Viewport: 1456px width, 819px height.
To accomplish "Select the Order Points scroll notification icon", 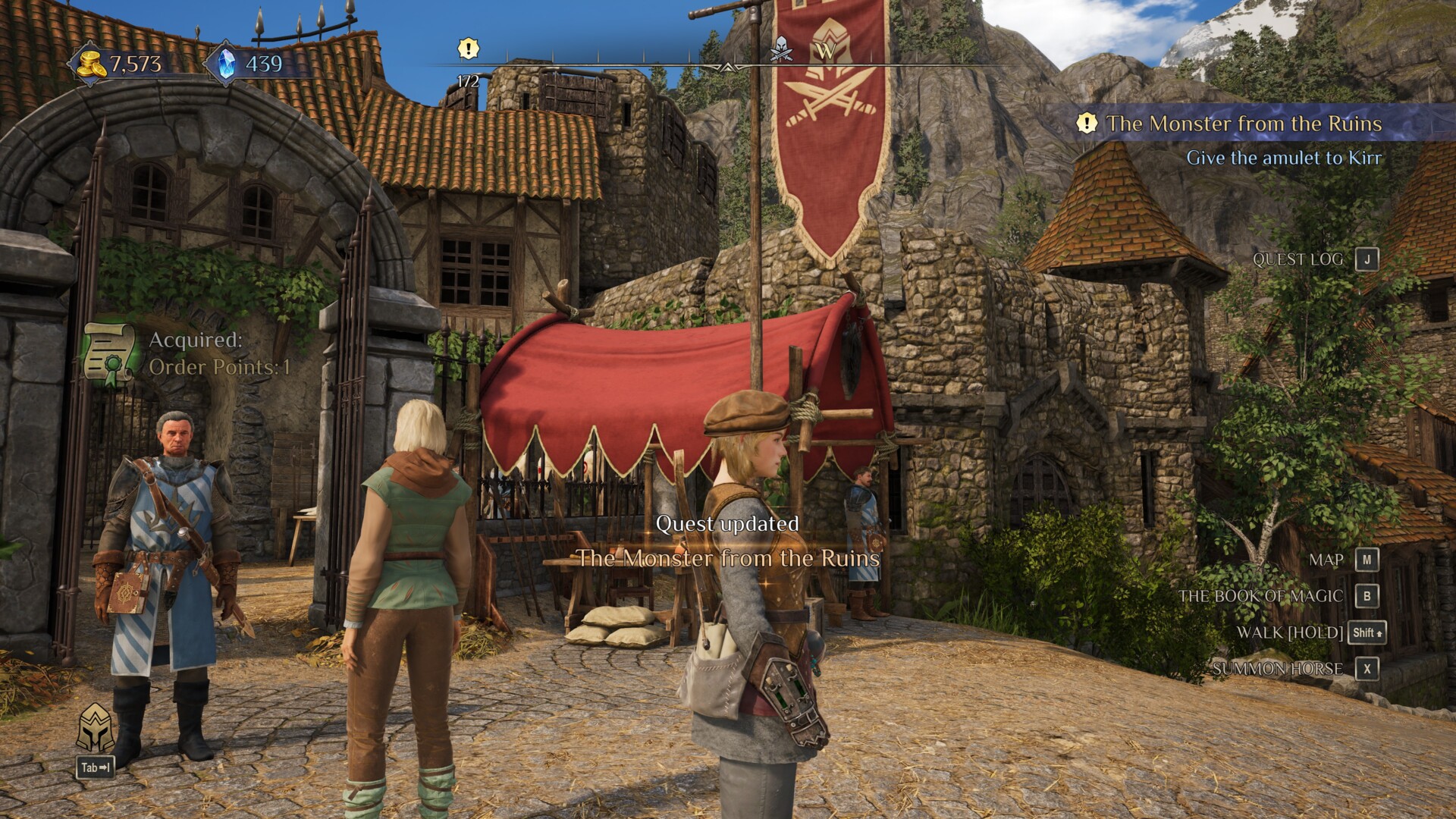I will pyautogui.click(x=108, y=353).
